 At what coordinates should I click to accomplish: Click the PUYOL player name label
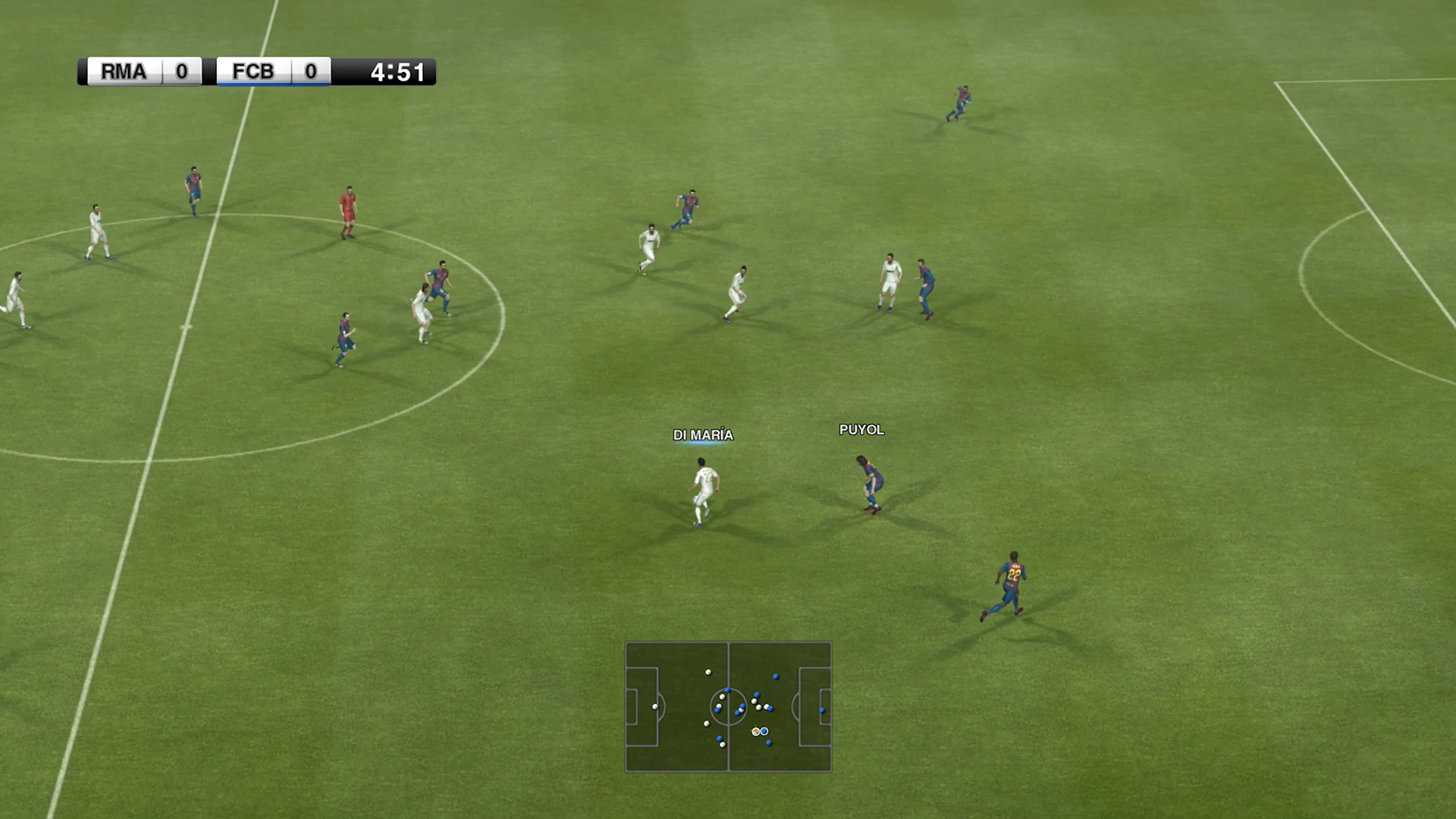[861, 430]
